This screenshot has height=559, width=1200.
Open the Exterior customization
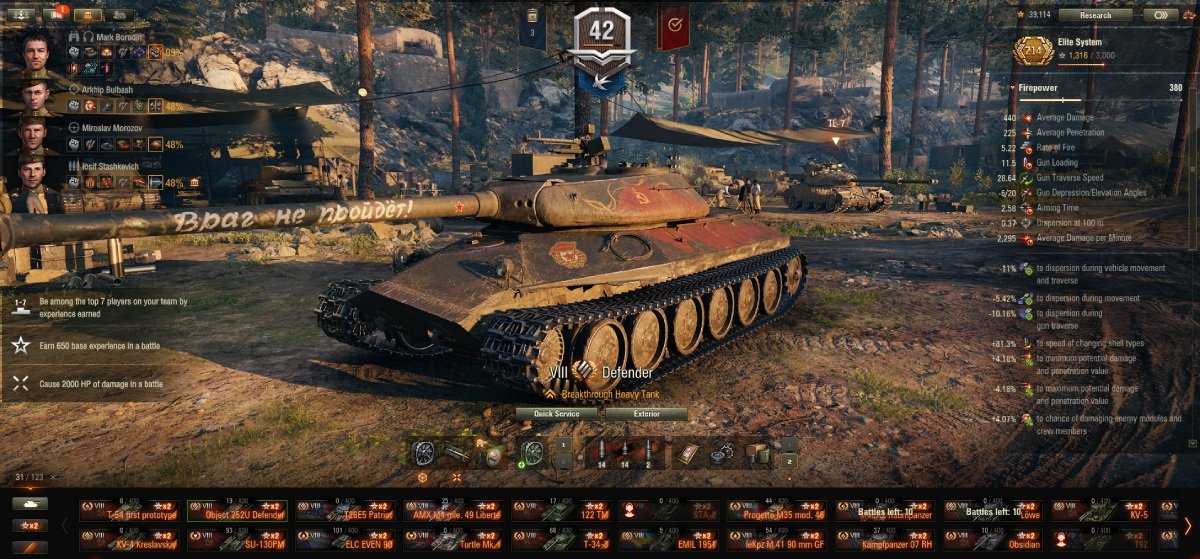(646, 414)
